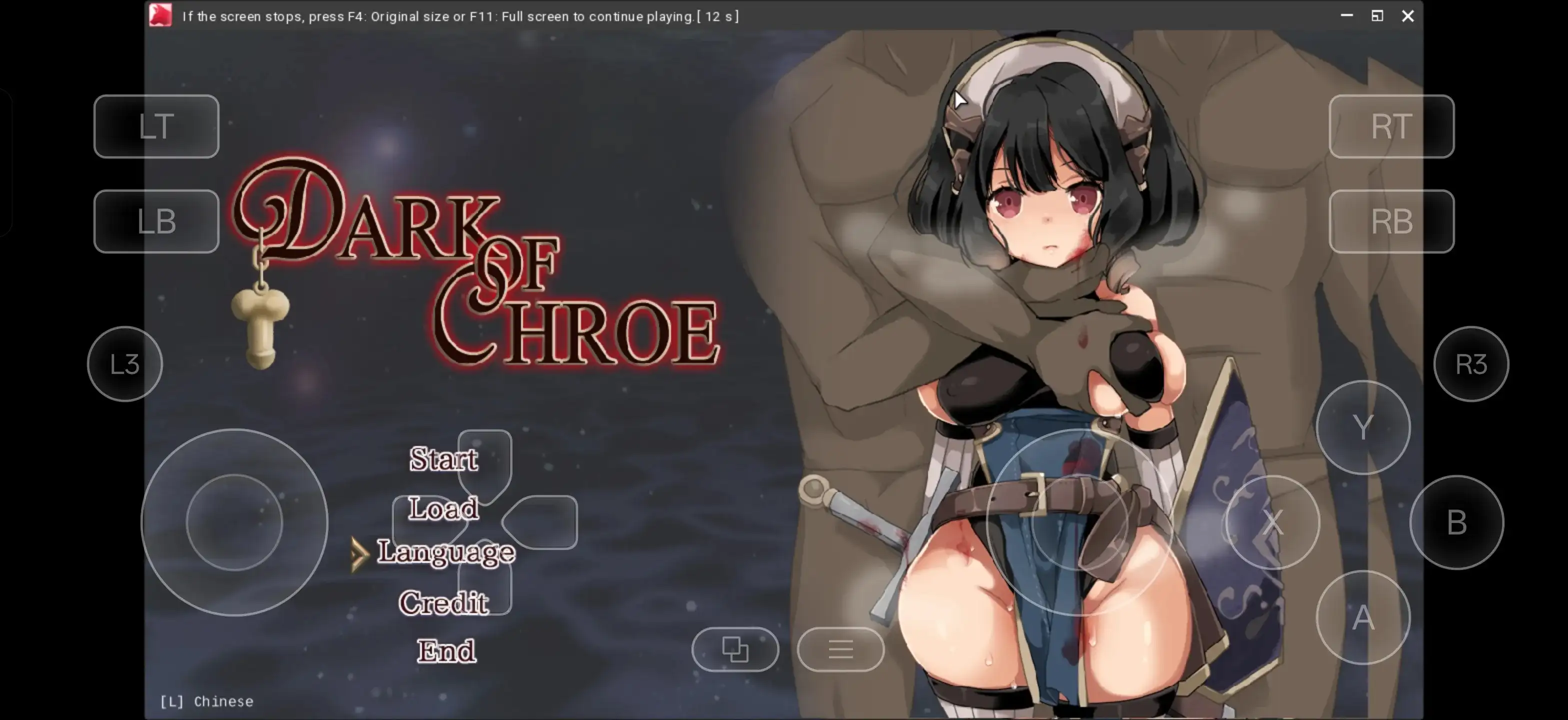Restore the window size from the title bar

[x=1377, y=16]
